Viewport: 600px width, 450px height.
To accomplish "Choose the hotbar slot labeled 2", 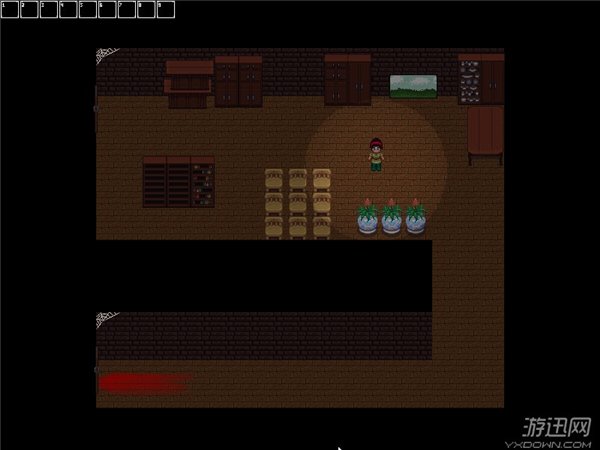I will (x=29, y=9).
